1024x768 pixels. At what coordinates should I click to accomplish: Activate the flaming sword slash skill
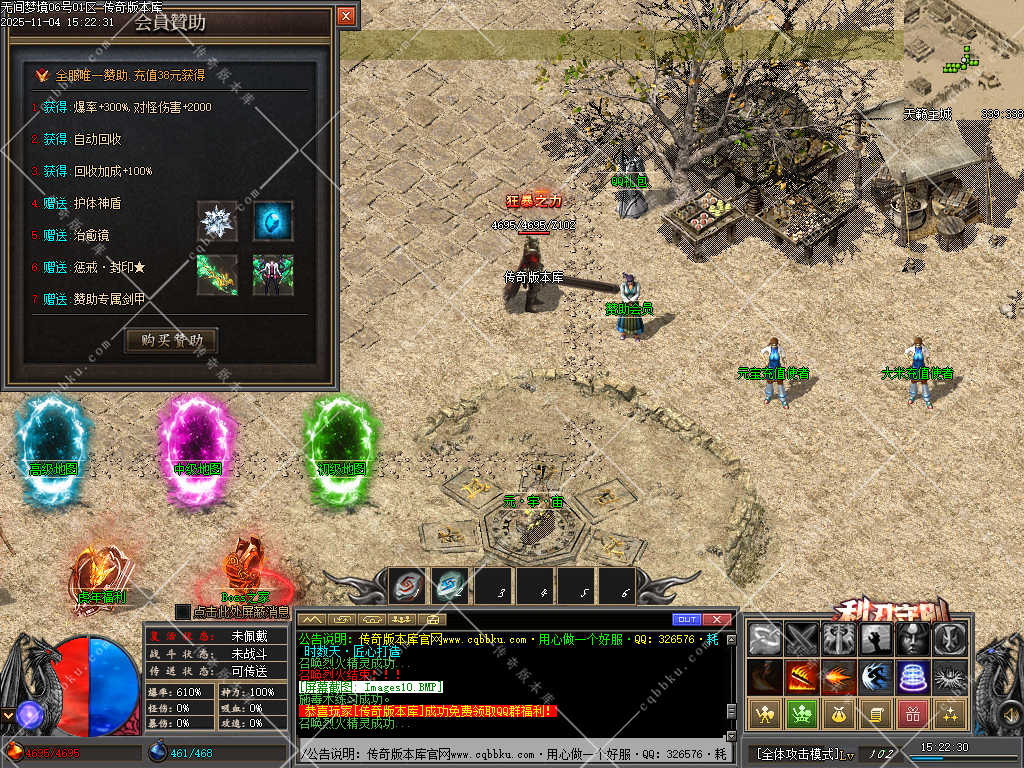(x=801, y=677)
